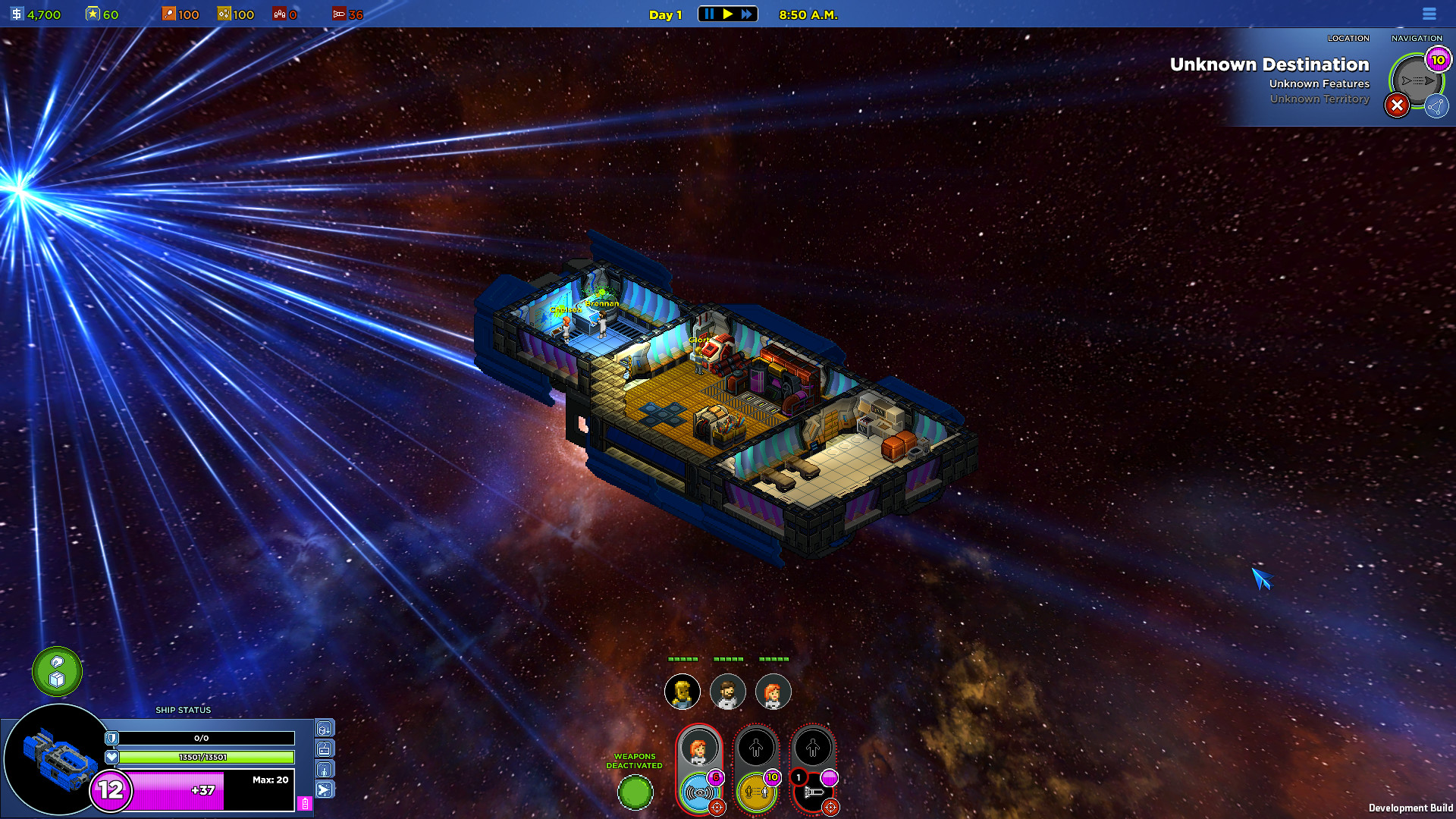Open the hamburger main menu
This screenshot has height=819, width=1456.
point(1429,14)
